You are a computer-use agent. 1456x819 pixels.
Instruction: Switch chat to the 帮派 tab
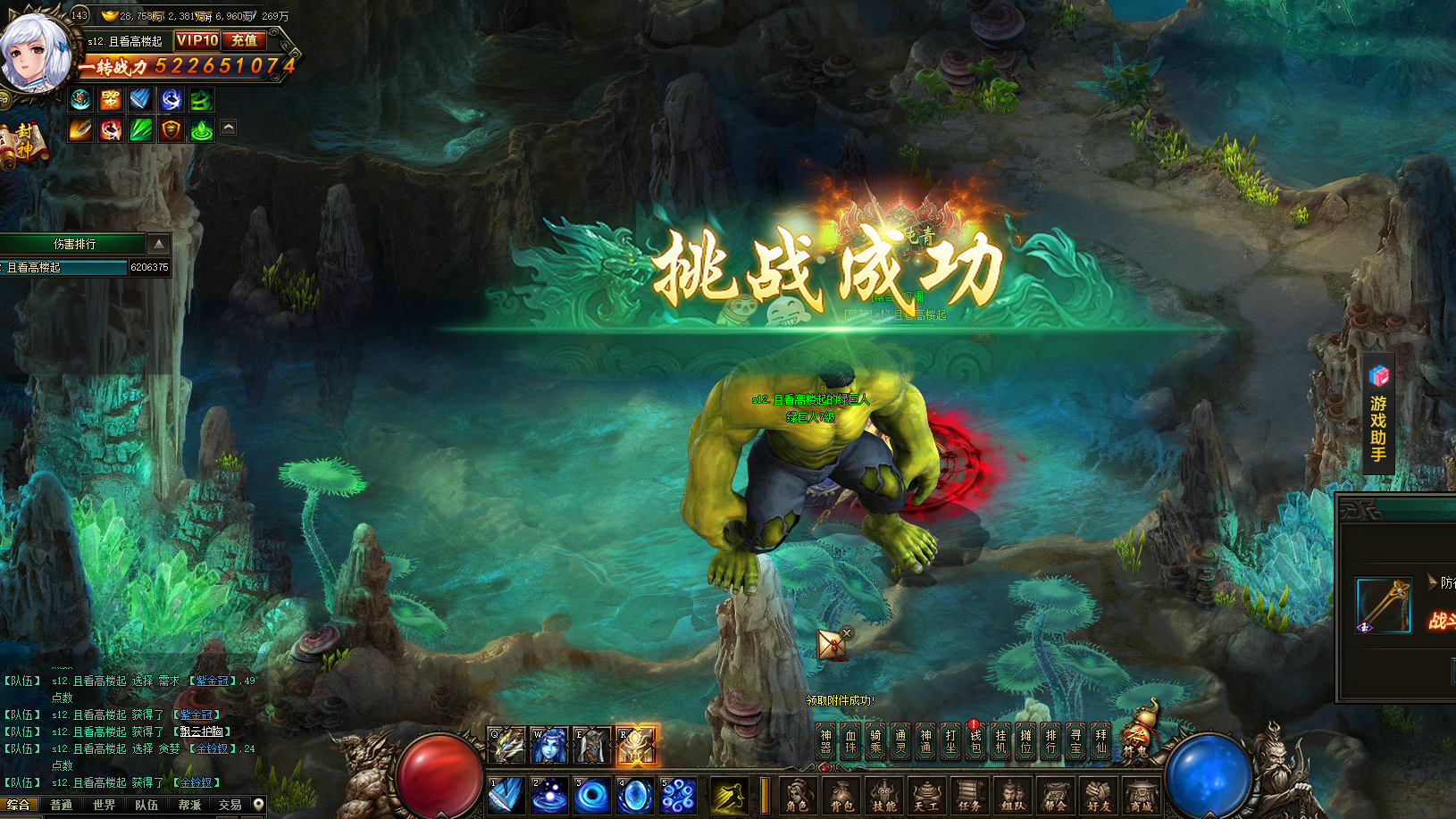[x=189, y=805]
